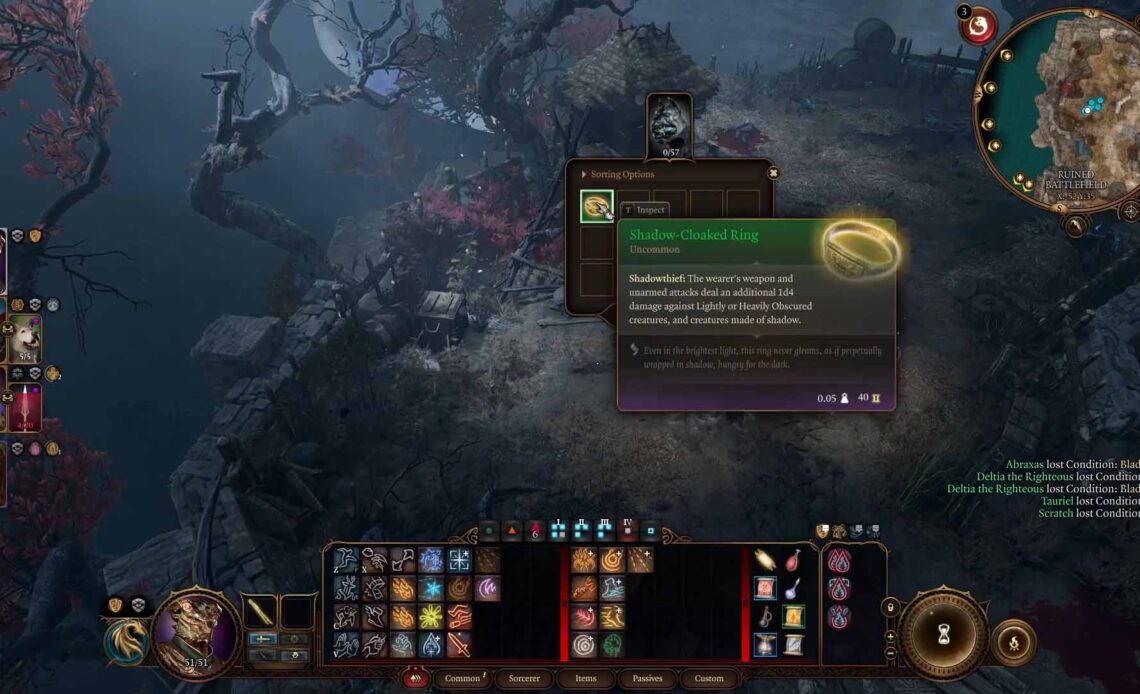Close the loot container window
This screenshot has width=1140, height=694.
pos(773,173)
